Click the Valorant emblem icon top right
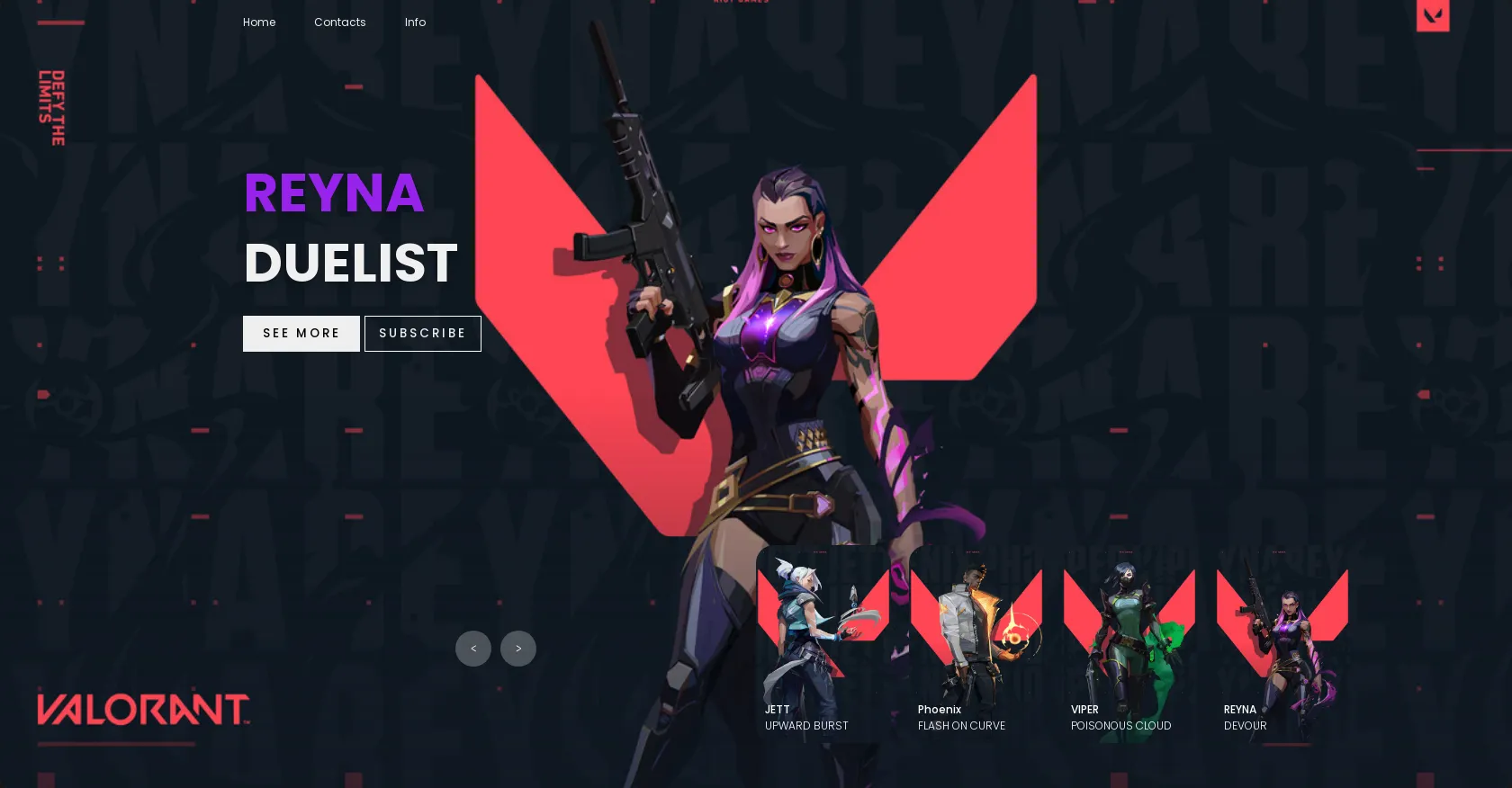The width and height of the screenshot is (1512, 788). pyautogui.click(x=1433, y=15)
